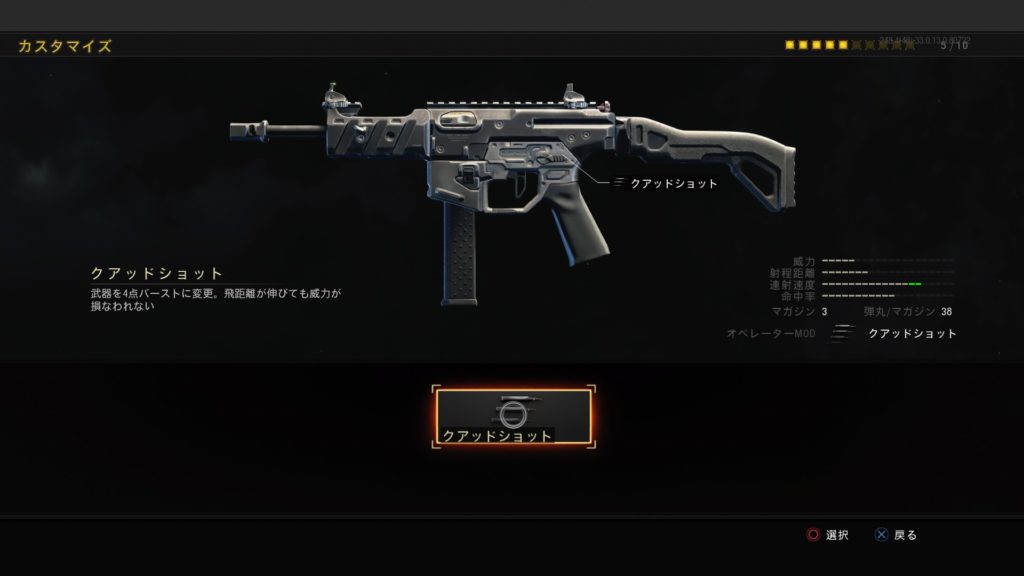Click the クアッドショット callout label beside the weapon
Image resolution: width=1024 pixels, height=576 pixels.
pos(673,184)
